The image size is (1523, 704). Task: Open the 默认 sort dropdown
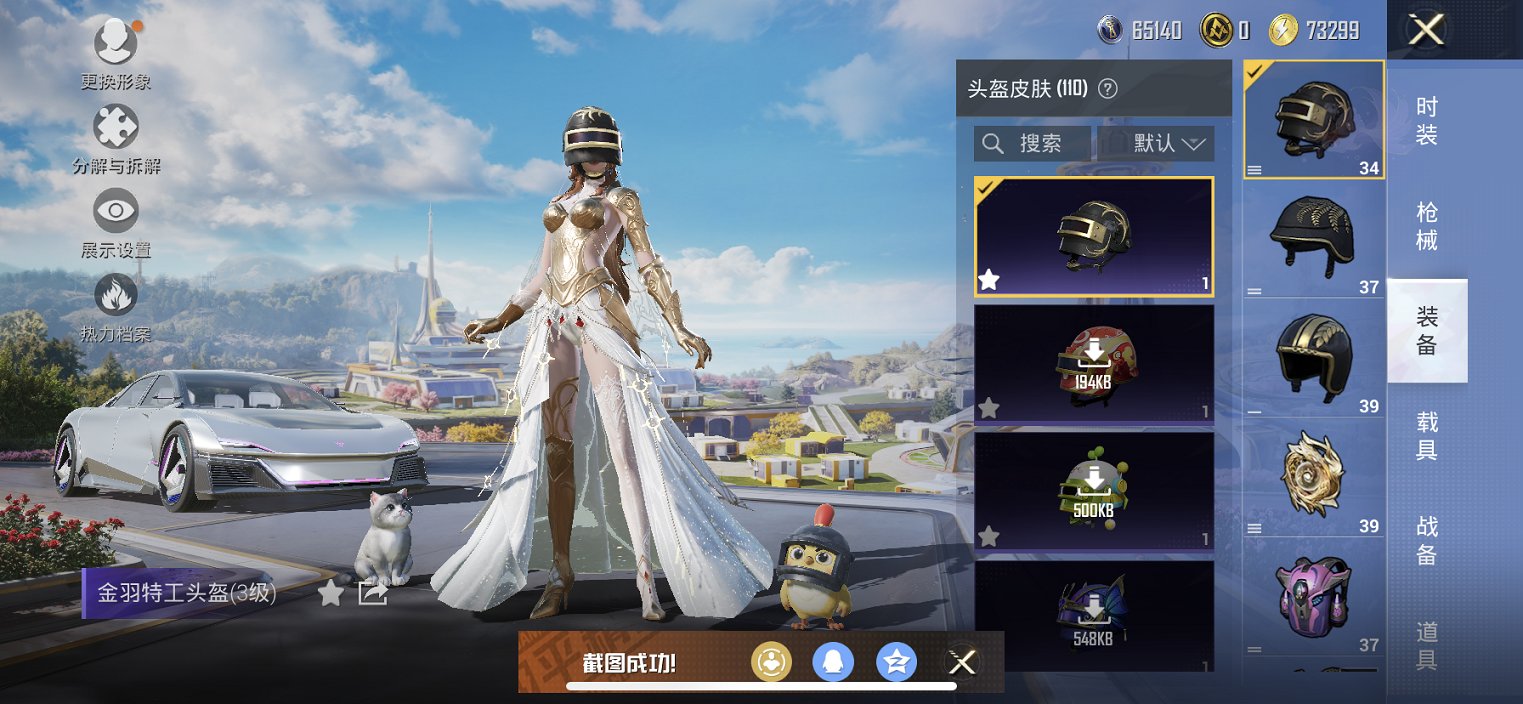click(1157, 144)
